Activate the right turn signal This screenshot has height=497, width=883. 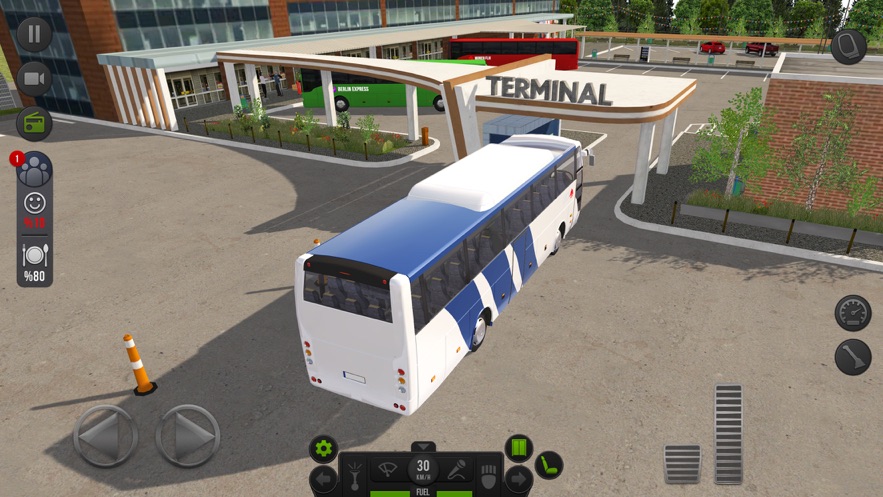pos(517,479)
